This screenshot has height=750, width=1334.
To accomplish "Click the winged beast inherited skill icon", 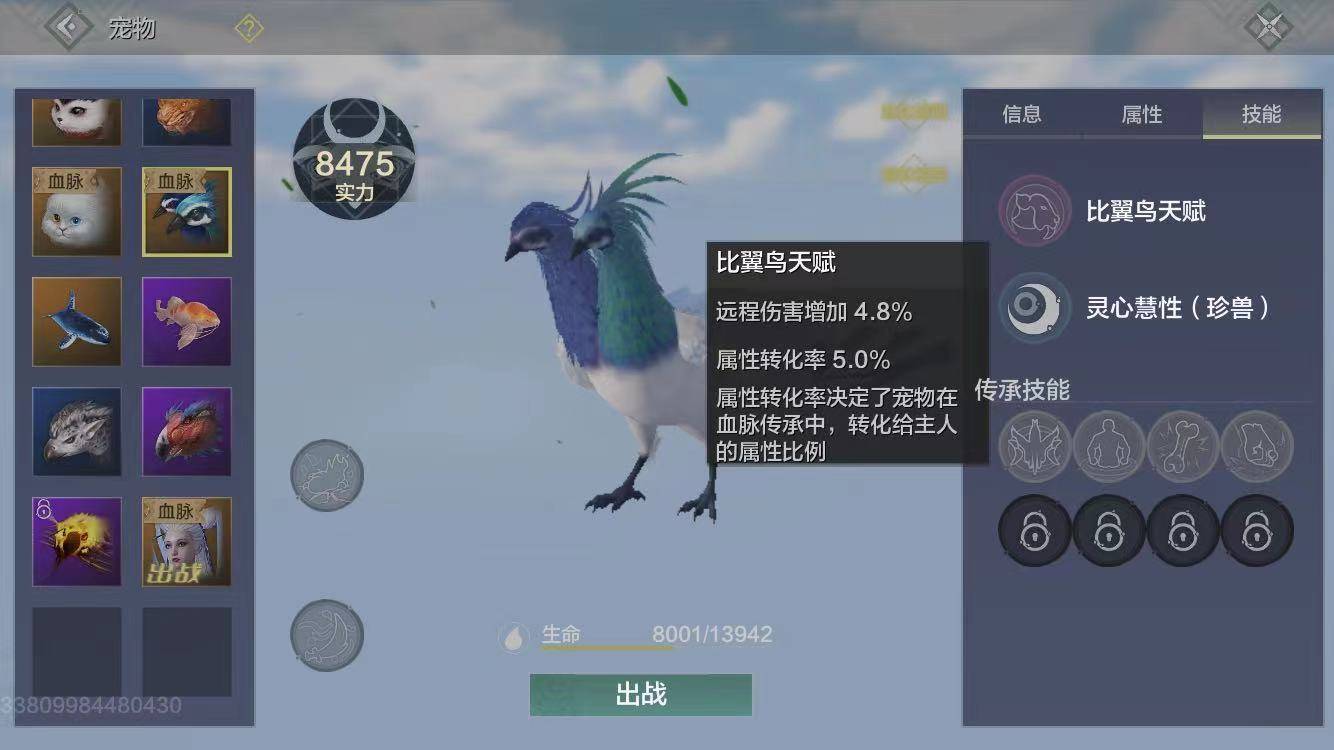I will 1033,447.
